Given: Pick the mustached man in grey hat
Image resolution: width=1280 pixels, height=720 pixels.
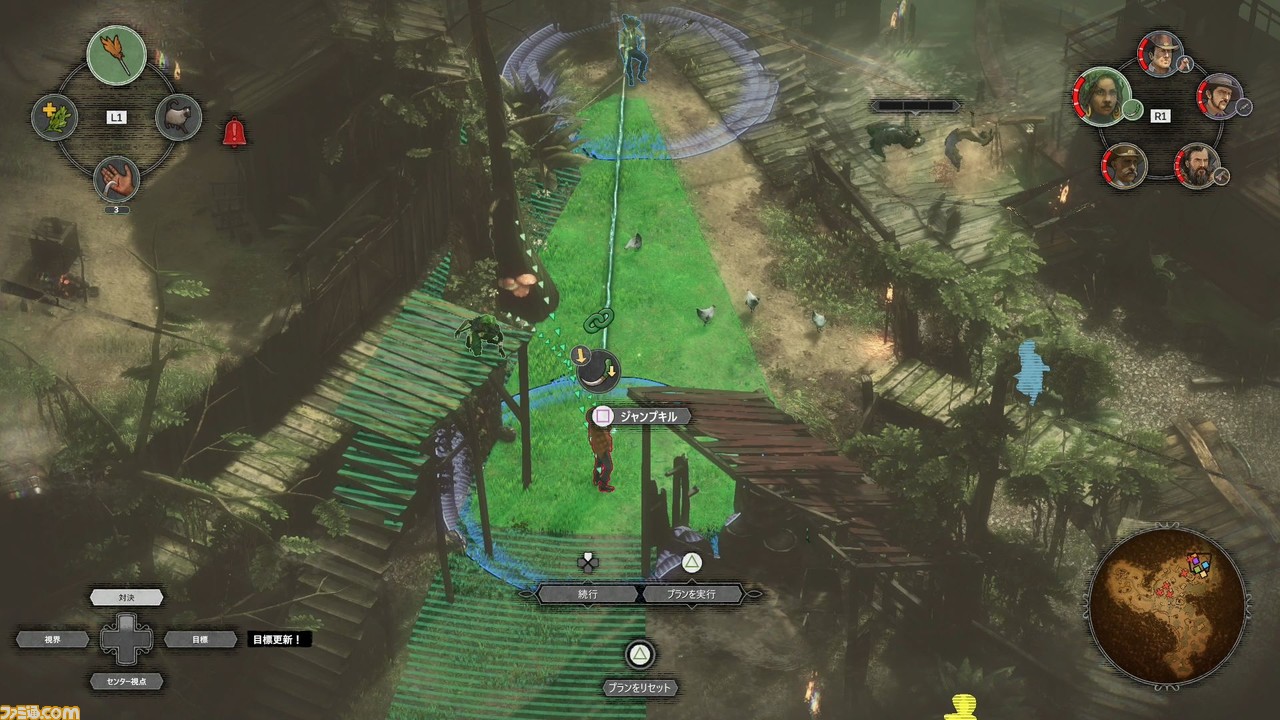Looking at the screenshot, I should tap(1219, 97).
